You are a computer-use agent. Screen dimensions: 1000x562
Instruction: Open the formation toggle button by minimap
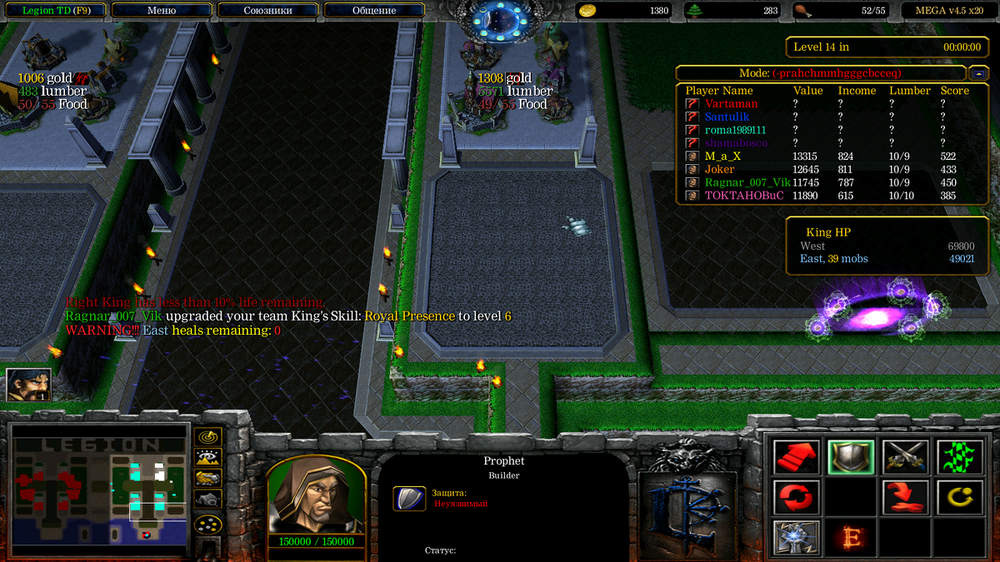(x=208, y=524)
